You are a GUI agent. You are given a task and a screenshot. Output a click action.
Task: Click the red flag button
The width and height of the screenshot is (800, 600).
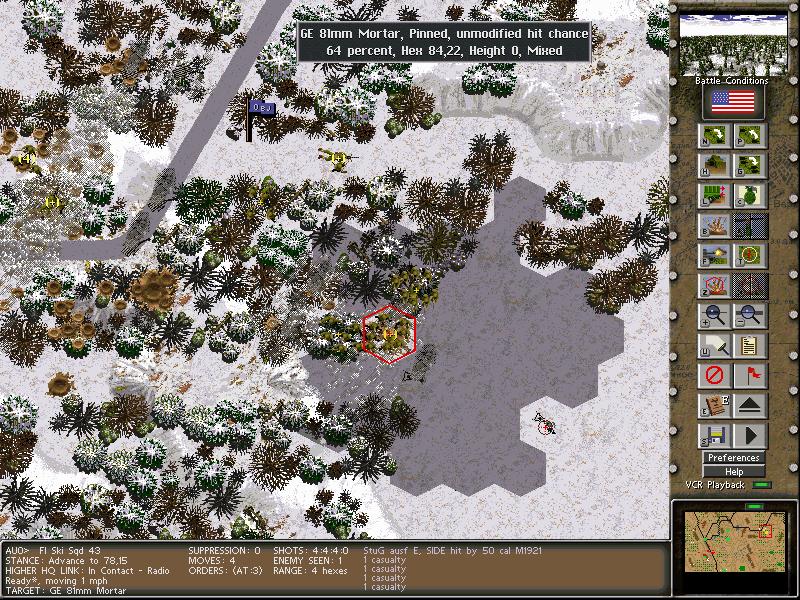point(750,376)
